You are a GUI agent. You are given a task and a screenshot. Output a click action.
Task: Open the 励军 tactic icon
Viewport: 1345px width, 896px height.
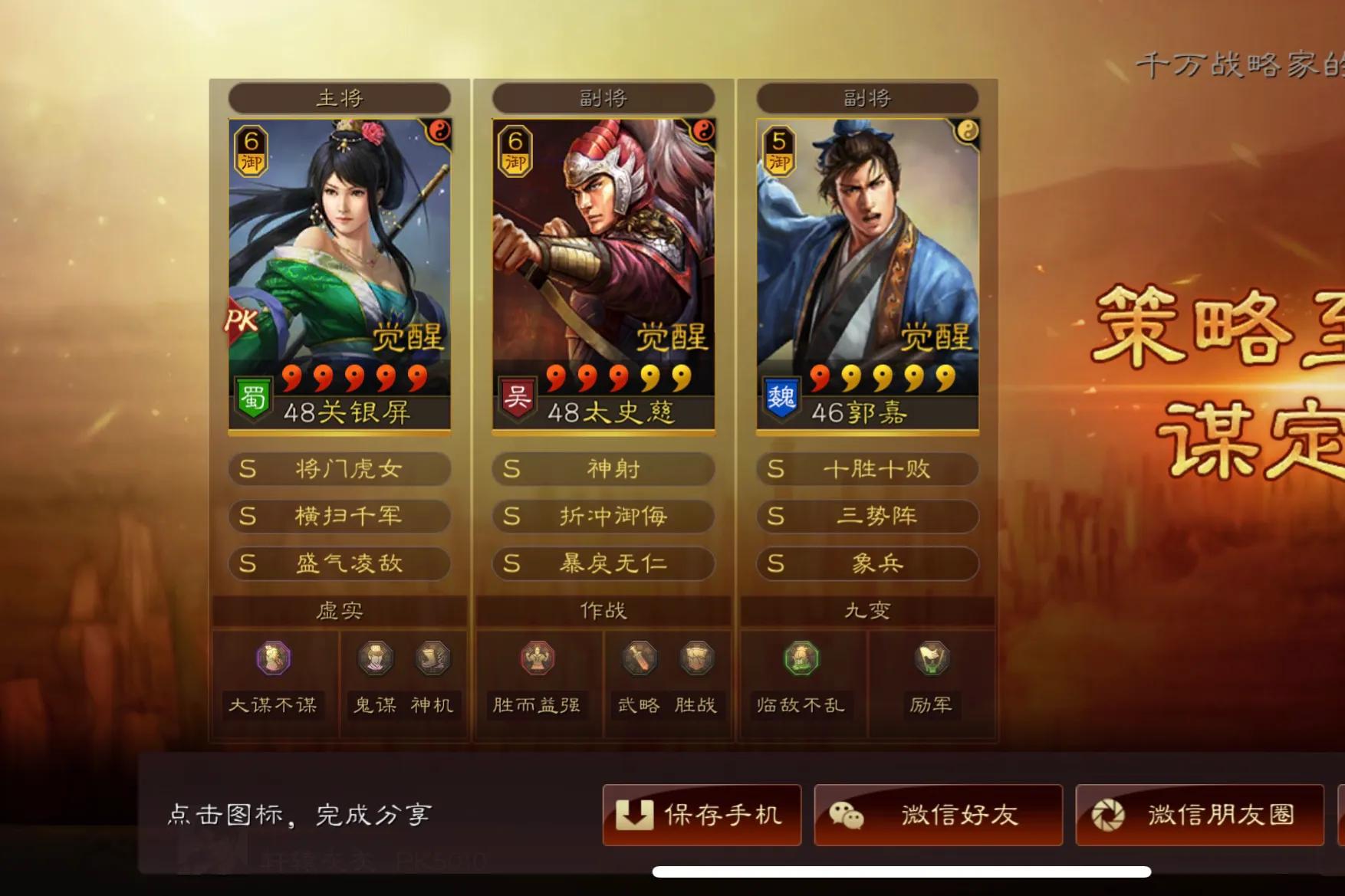930,658
